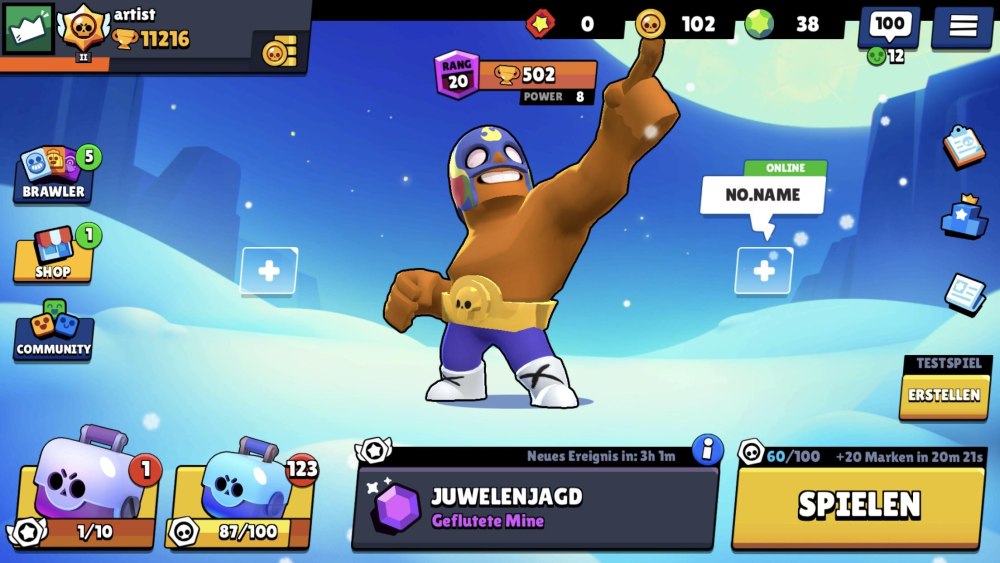
Task: Click the gold token stack button
Action: [x=281, y=50]
